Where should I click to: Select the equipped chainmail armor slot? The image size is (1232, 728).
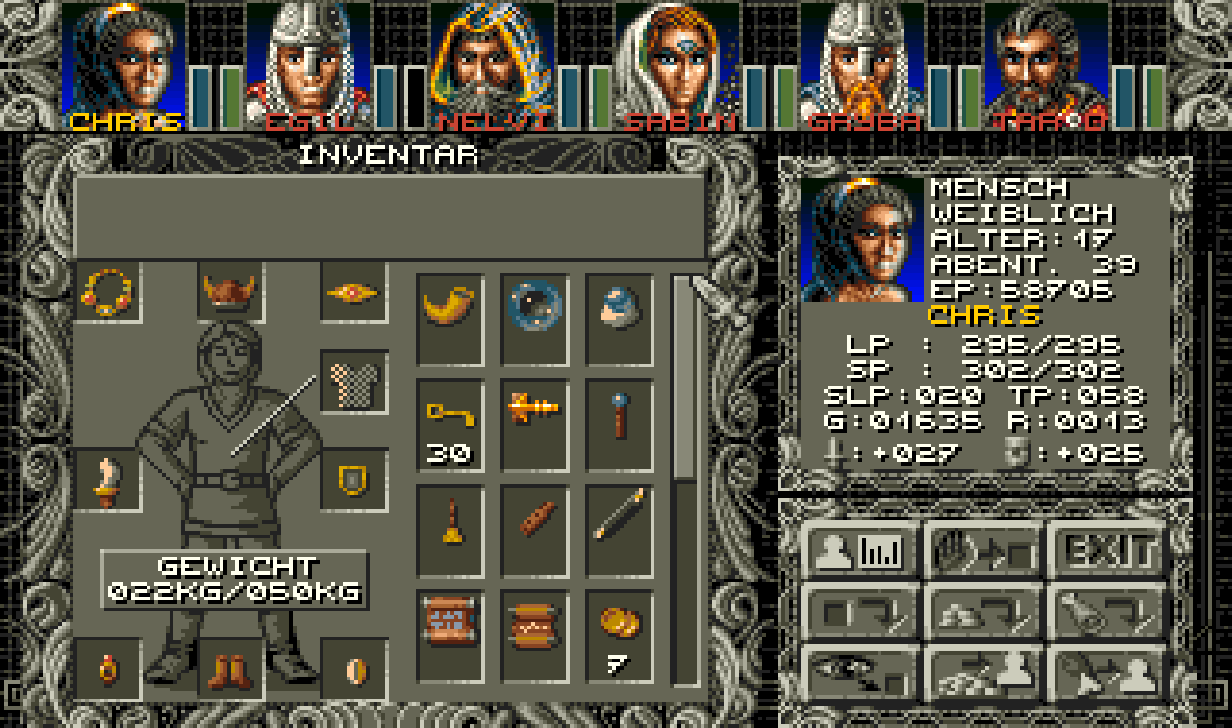click(353, 381)
